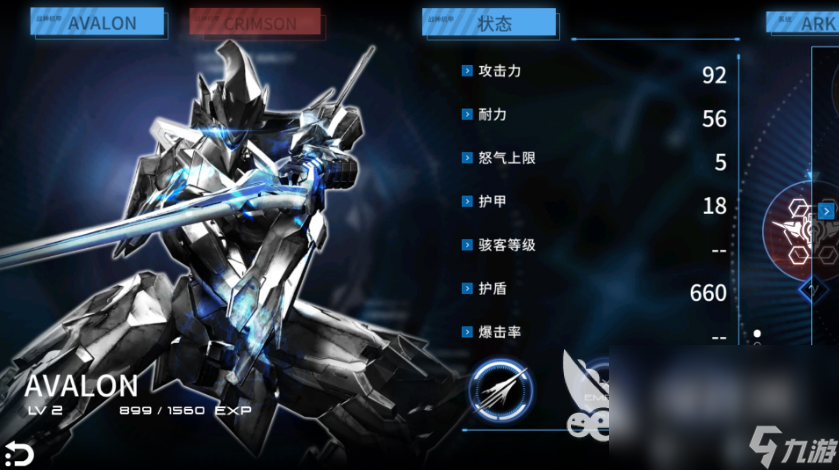839x470 pixels.
Task: Select the circular triple-arrow emblem icon
Action: (501, 390)
